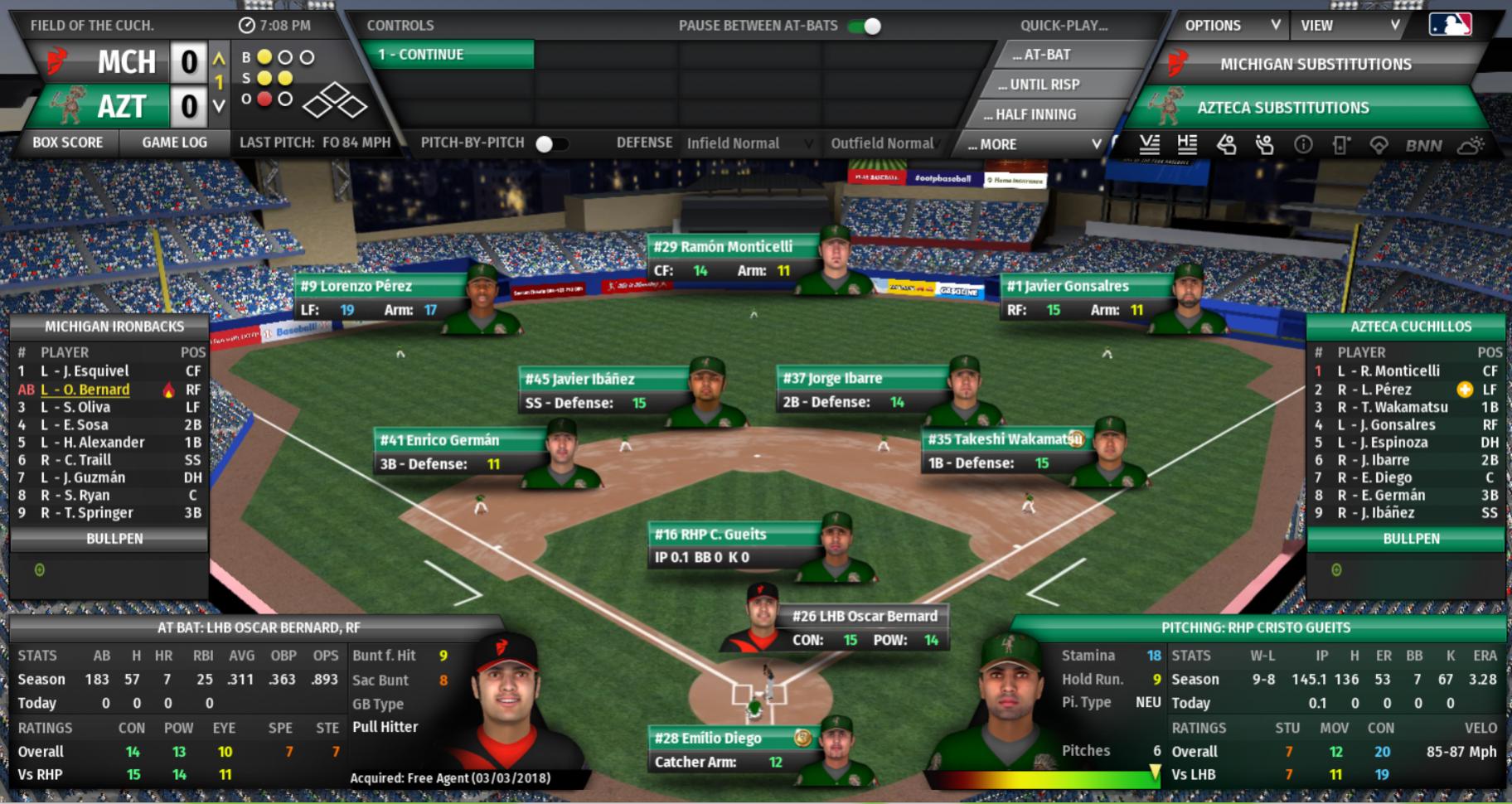Open the Outfield Normal defense dropdown
The height and width of the screenshot is (804, 1512).
882,143
